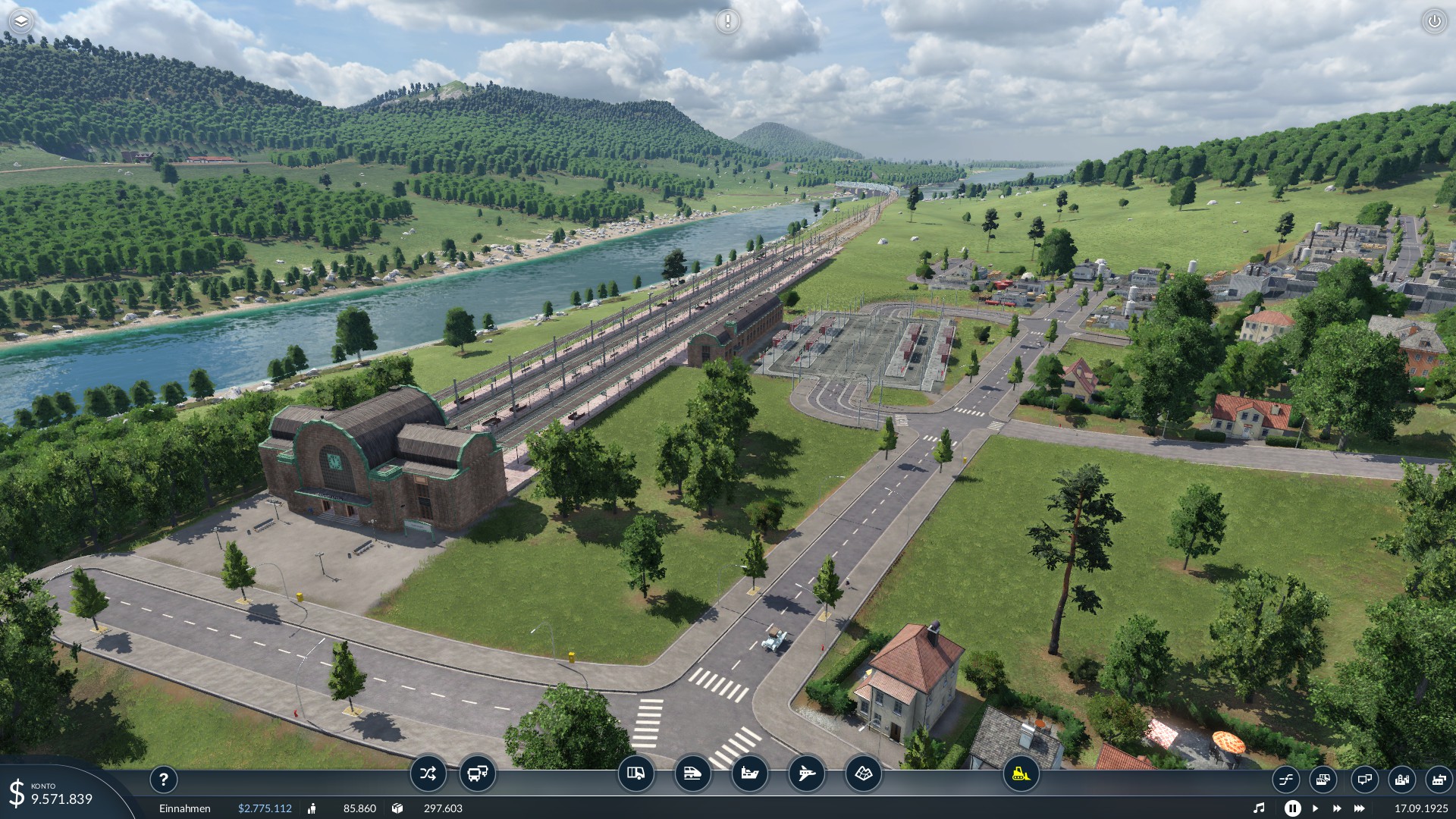Click the exclamation mark notification icon

[x=727, y=21]
